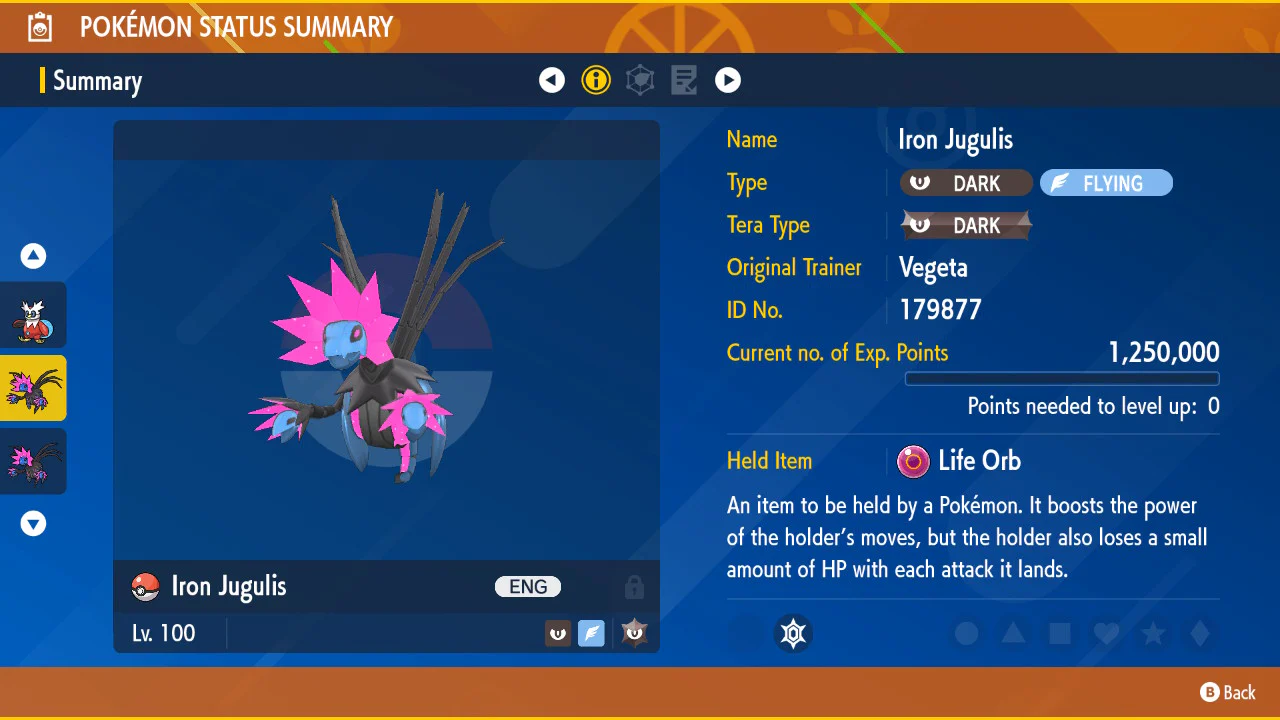Image resolution: width=1280 pixels, height=720 pixels.
Task: Switch to the hexagon stats tab
Action: (640, 80)
